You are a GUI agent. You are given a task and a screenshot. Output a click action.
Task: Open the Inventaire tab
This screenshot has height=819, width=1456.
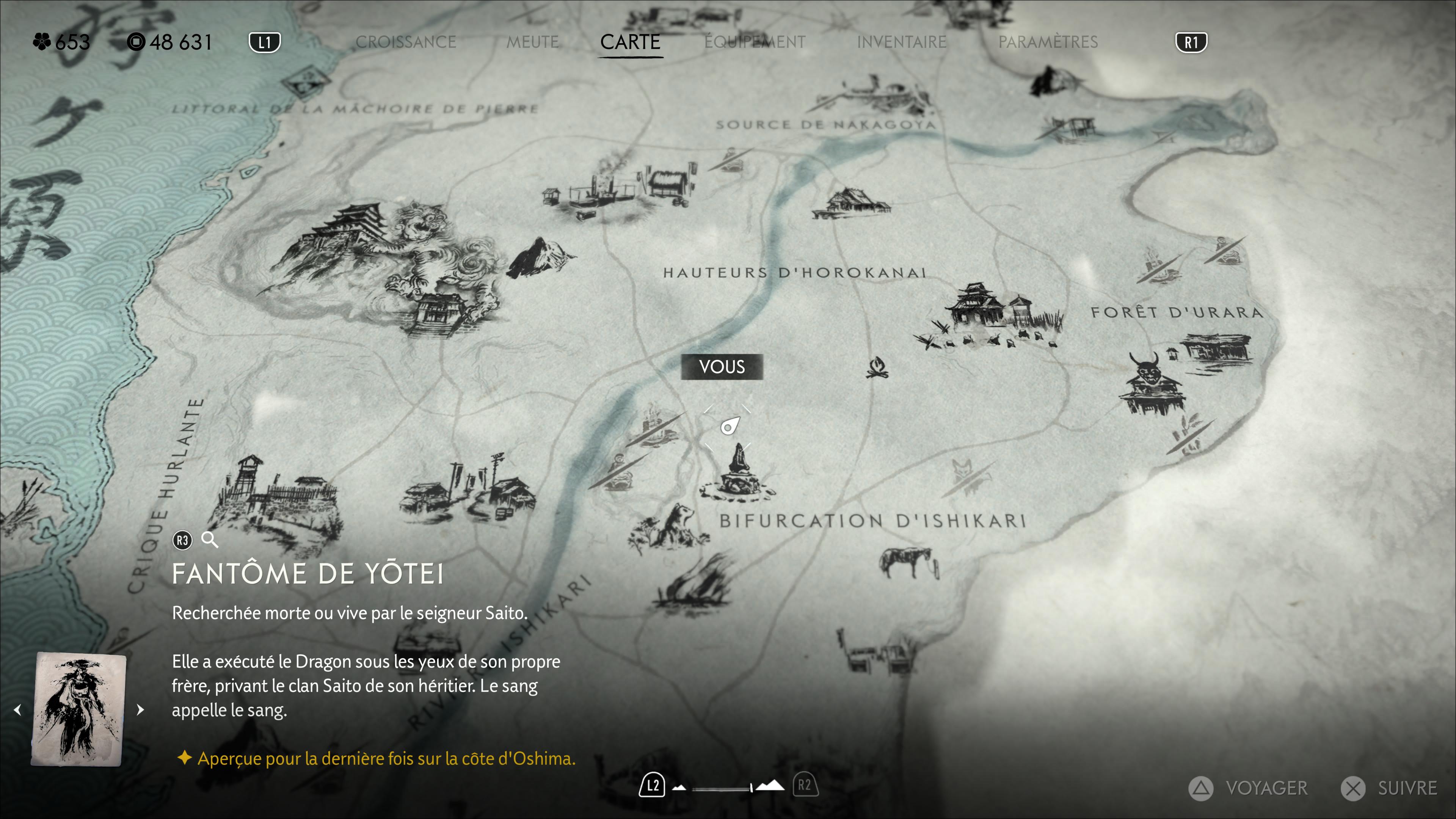(x=901, y=42)
